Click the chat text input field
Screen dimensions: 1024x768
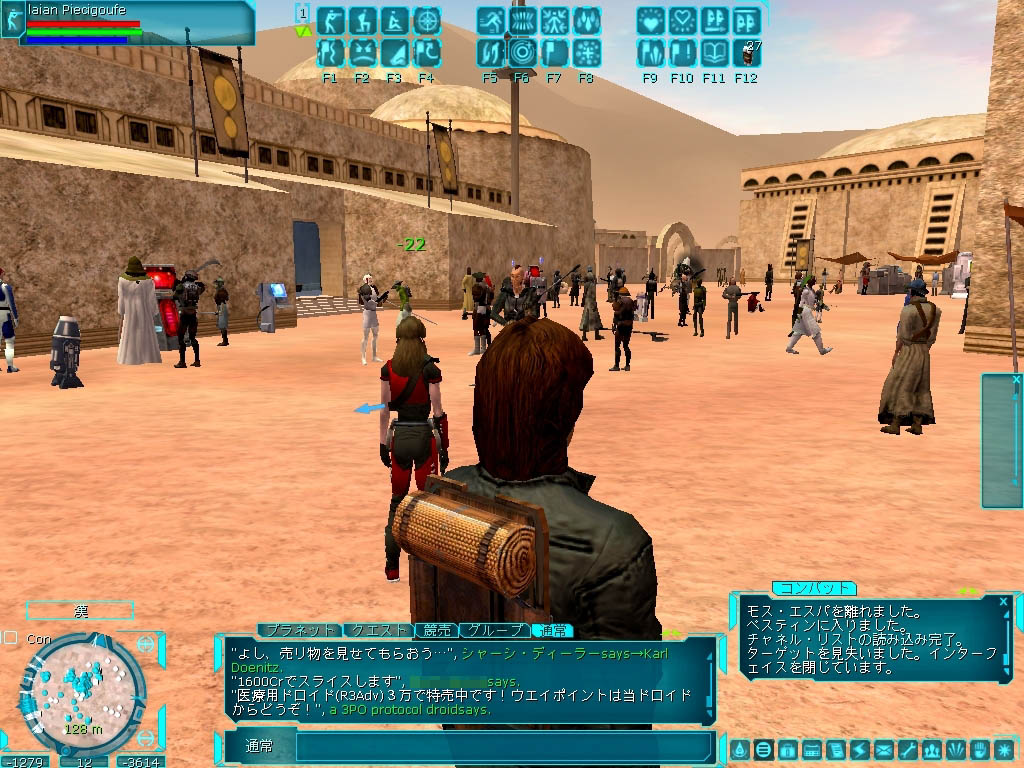500,747
